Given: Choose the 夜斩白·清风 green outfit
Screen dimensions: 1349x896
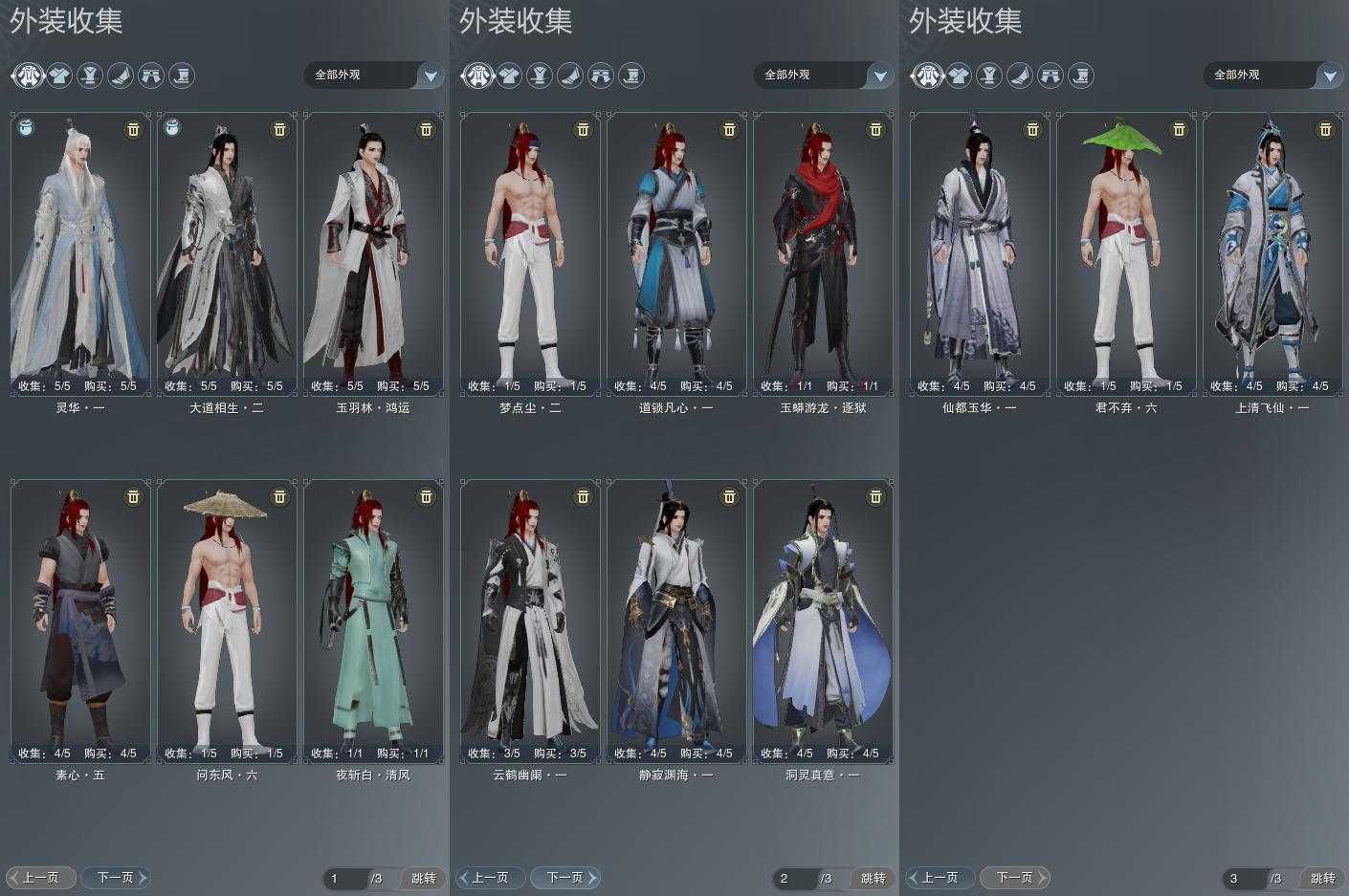Looking at the screenshot, I should click(x=373, y=621).
